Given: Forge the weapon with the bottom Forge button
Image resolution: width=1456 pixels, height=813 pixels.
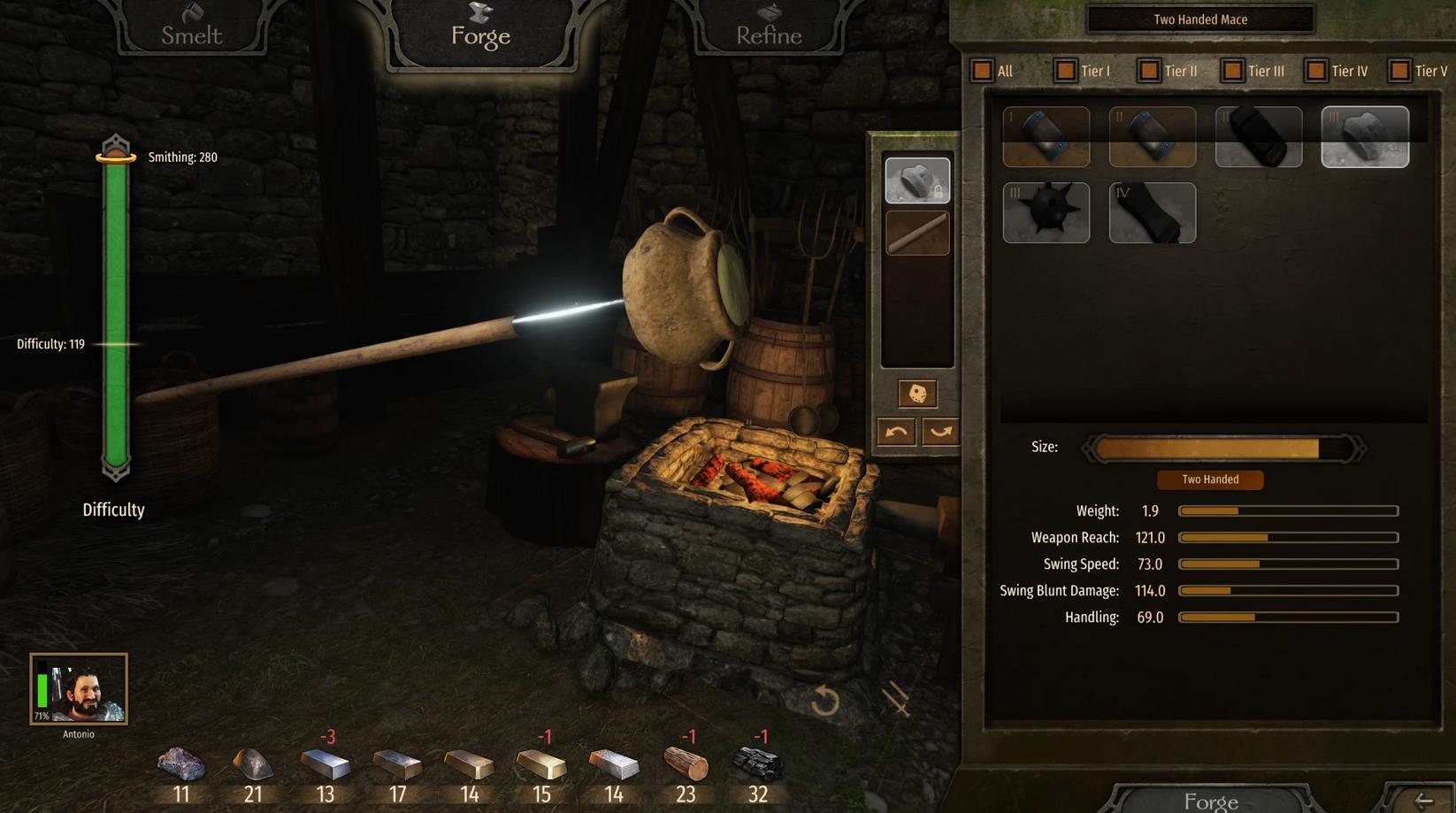Looking at the screenshot, I should pos(1210,801).
